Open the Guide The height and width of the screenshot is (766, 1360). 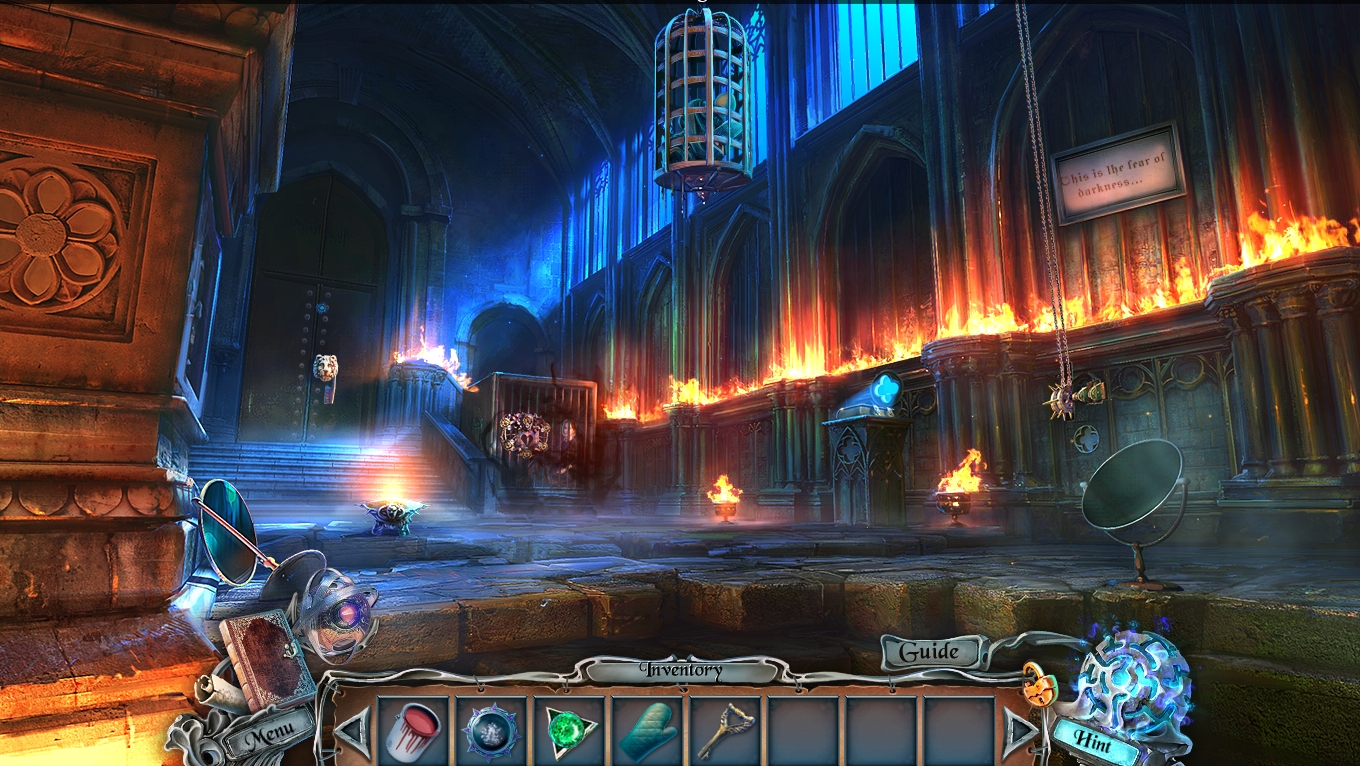[x=929, y=652]
